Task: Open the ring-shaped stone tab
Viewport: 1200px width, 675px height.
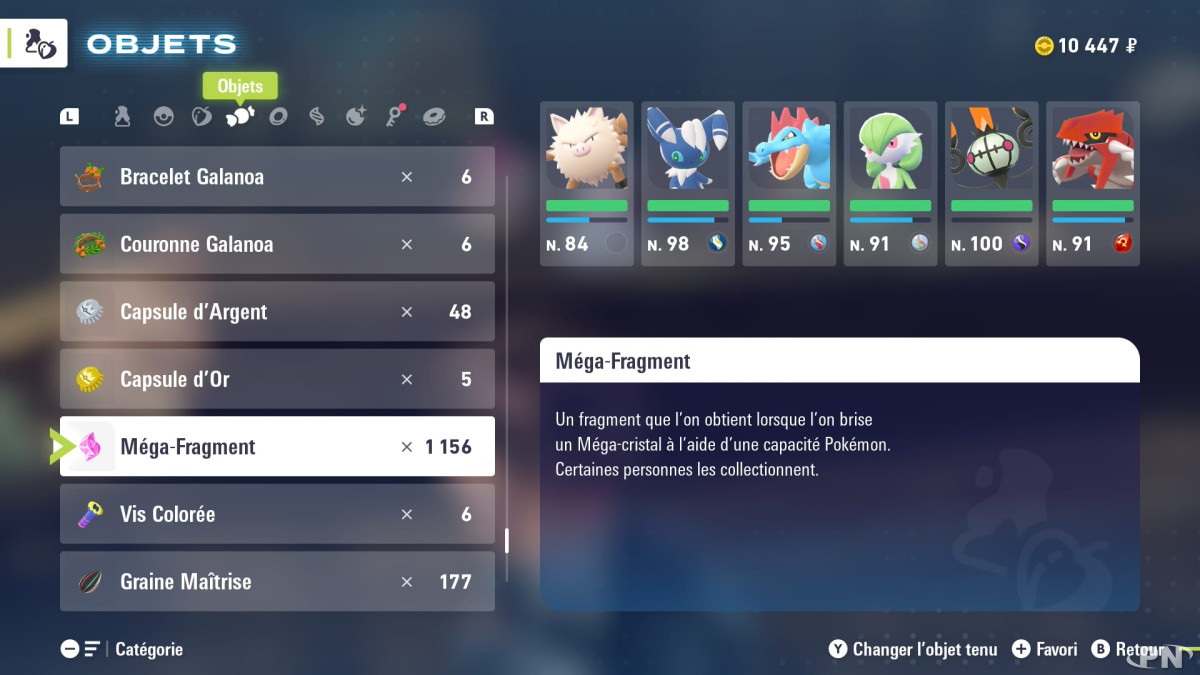Action: [278, 117]
